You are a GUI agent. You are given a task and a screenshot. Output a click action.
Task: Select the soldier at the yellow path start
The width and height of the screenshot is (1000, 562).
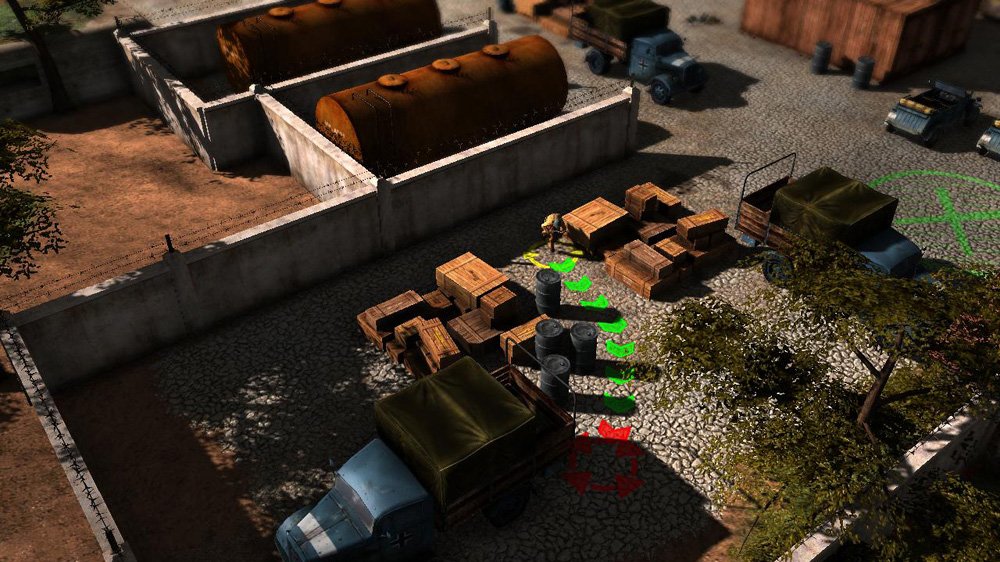pyautogui.click(x=552, y=231)
